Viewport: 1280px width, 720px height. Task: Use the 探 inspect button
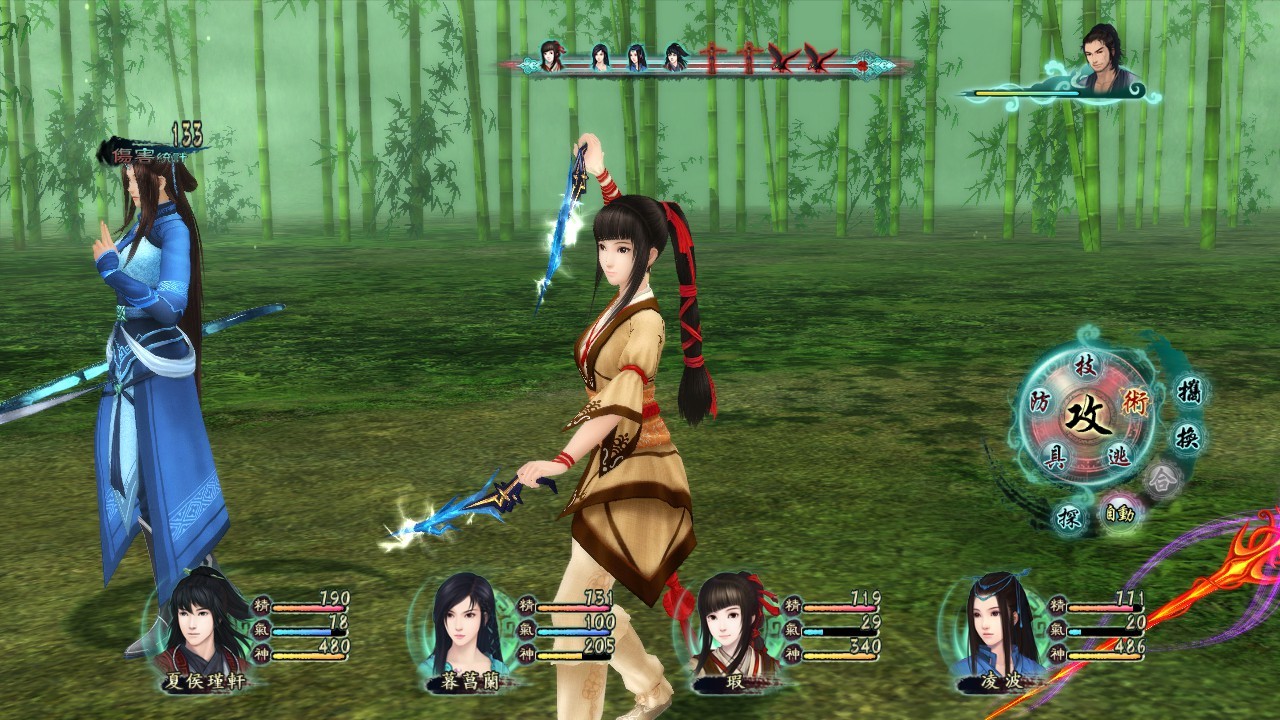1068,516
